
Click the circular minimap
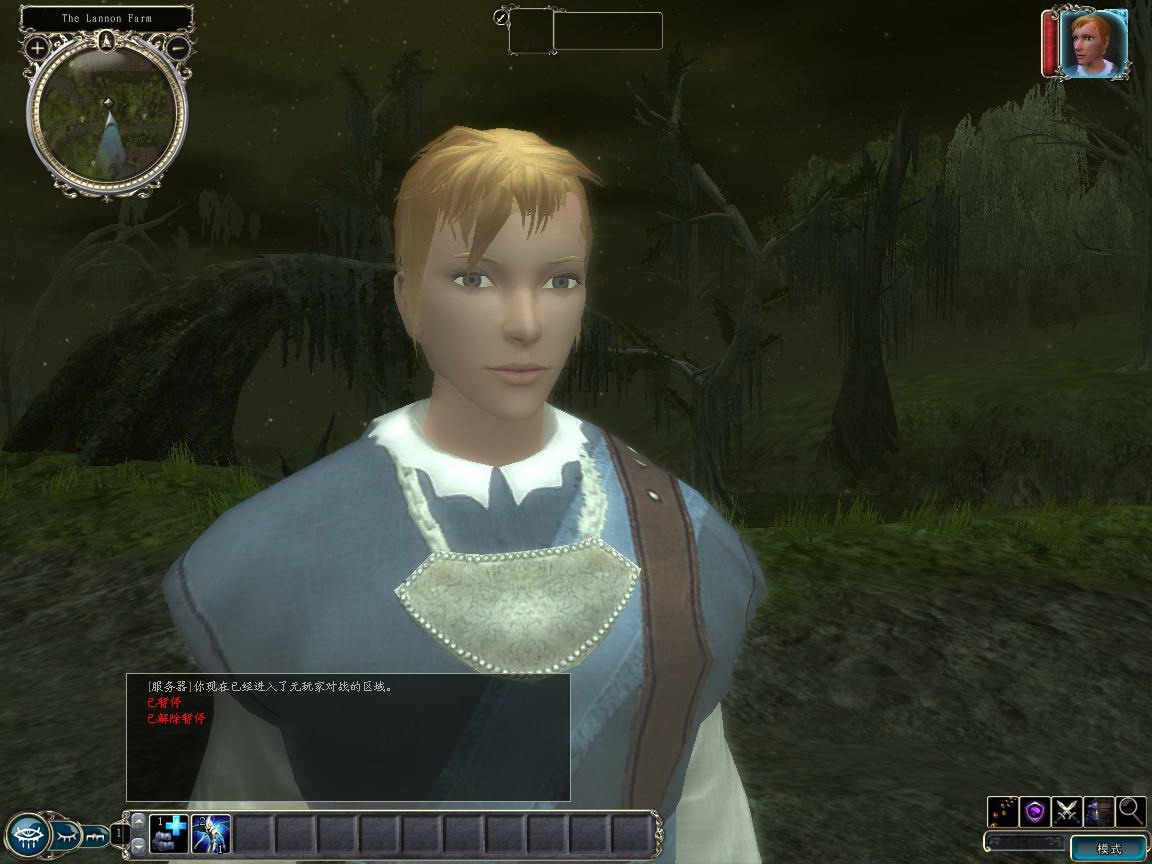tap(106, 116)
